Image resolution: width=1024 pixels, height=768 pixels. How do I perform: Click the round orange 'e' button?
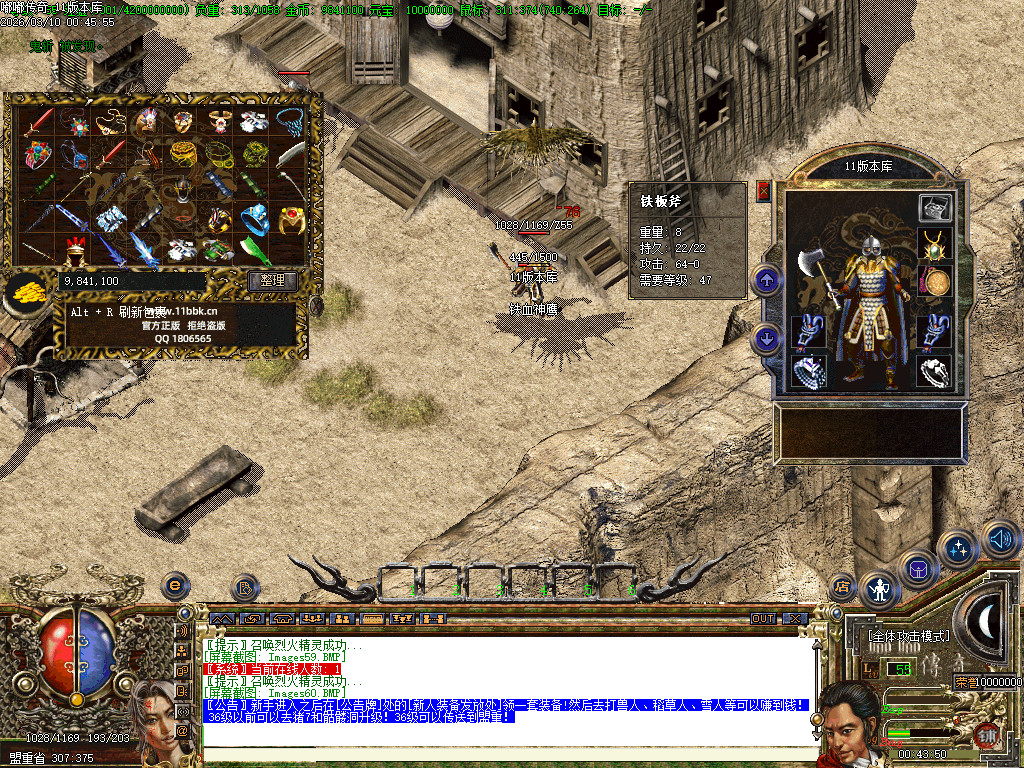pyautogui.click(x=176, y=584)
